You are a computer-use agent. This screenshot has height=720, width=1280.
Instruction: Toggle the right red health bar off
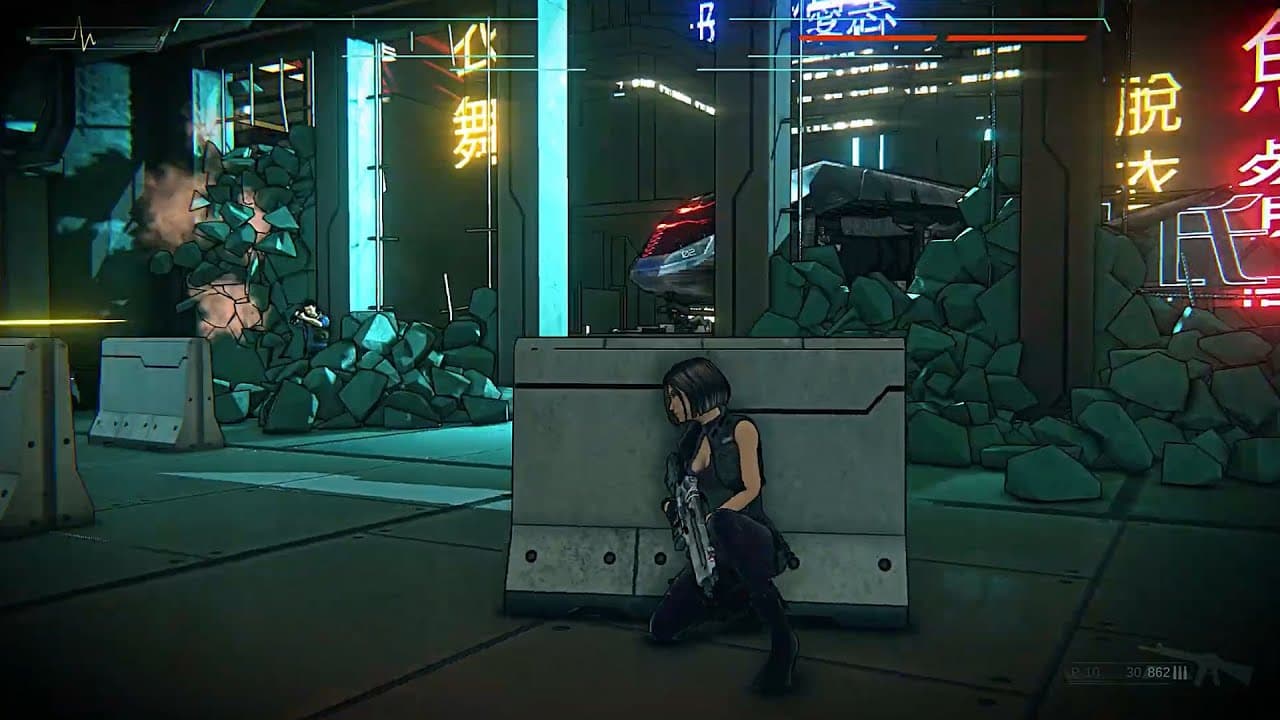[x=1018, y=37]
